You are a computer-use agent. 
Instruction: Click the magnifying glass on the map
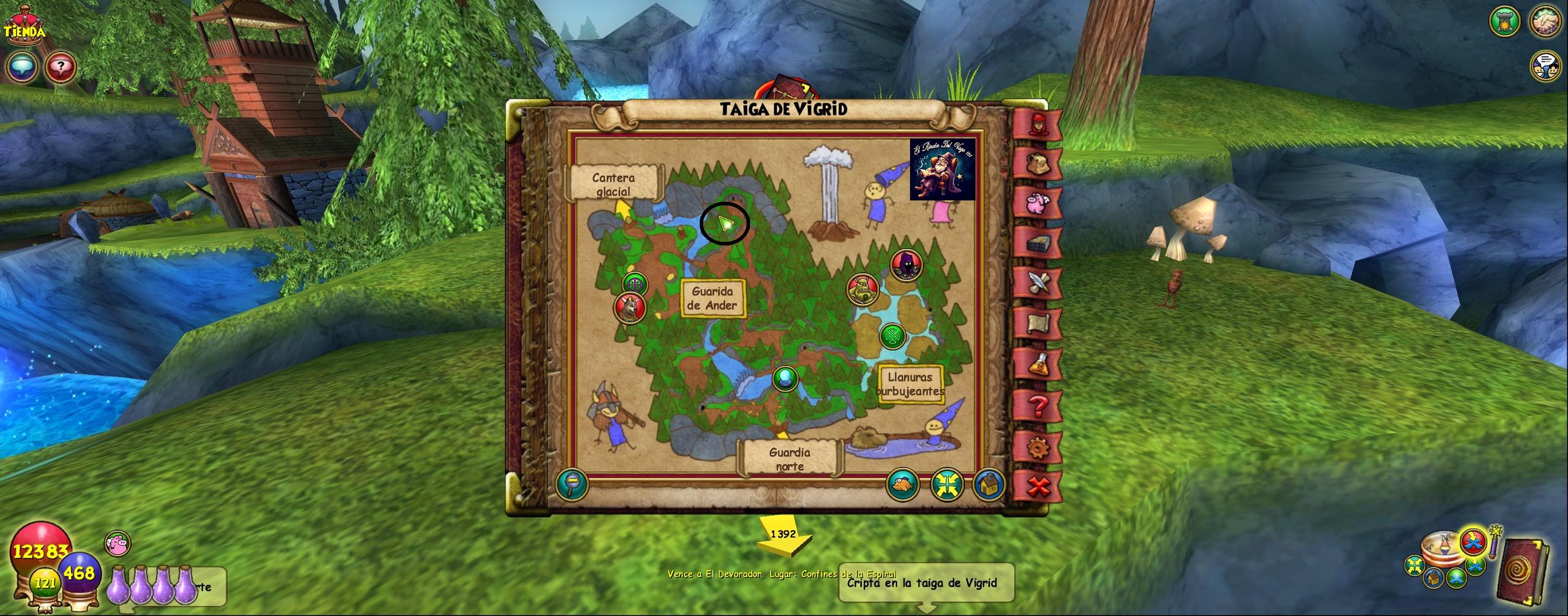coord(572,485)
